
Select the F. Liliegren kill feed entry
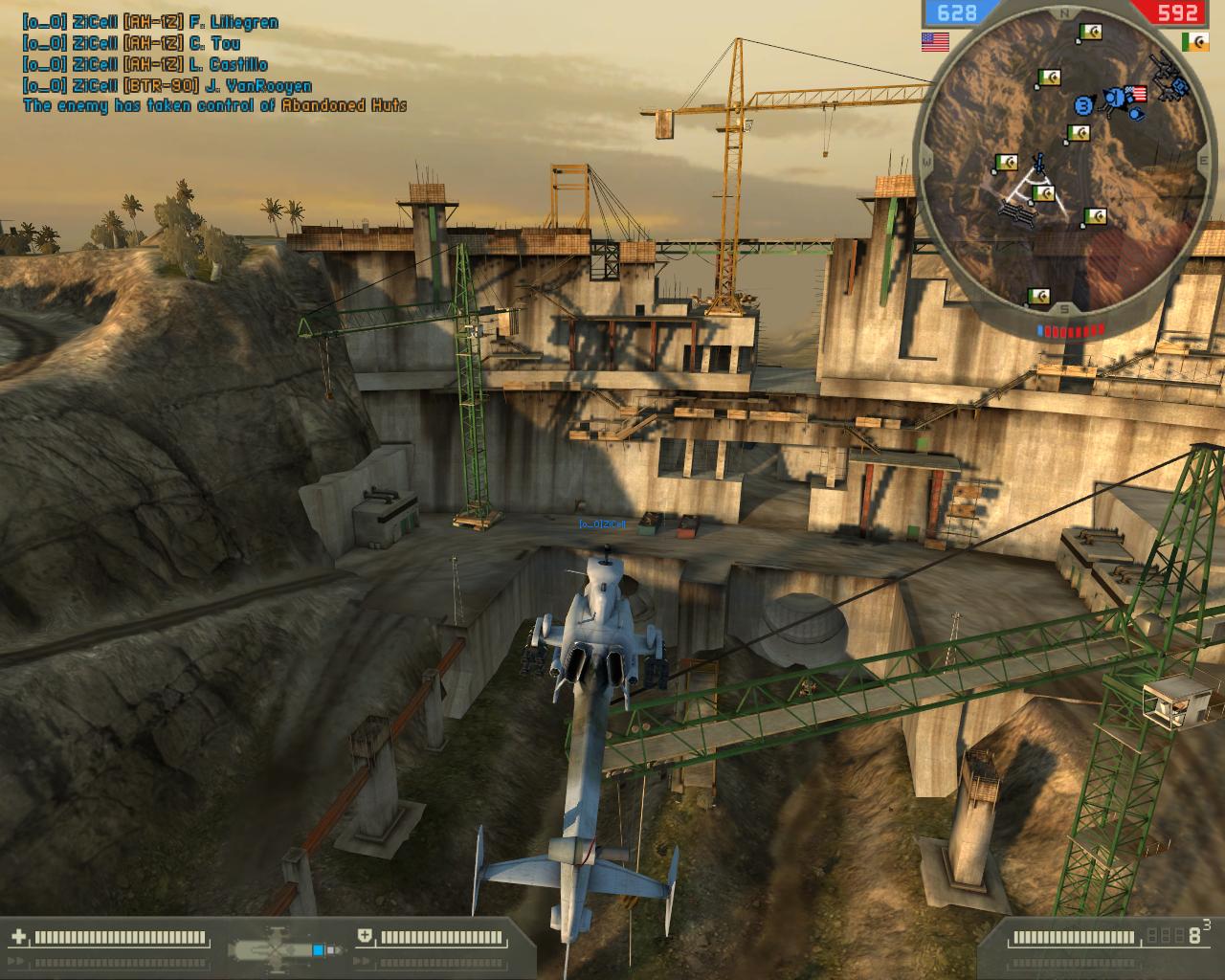point(151,20)
